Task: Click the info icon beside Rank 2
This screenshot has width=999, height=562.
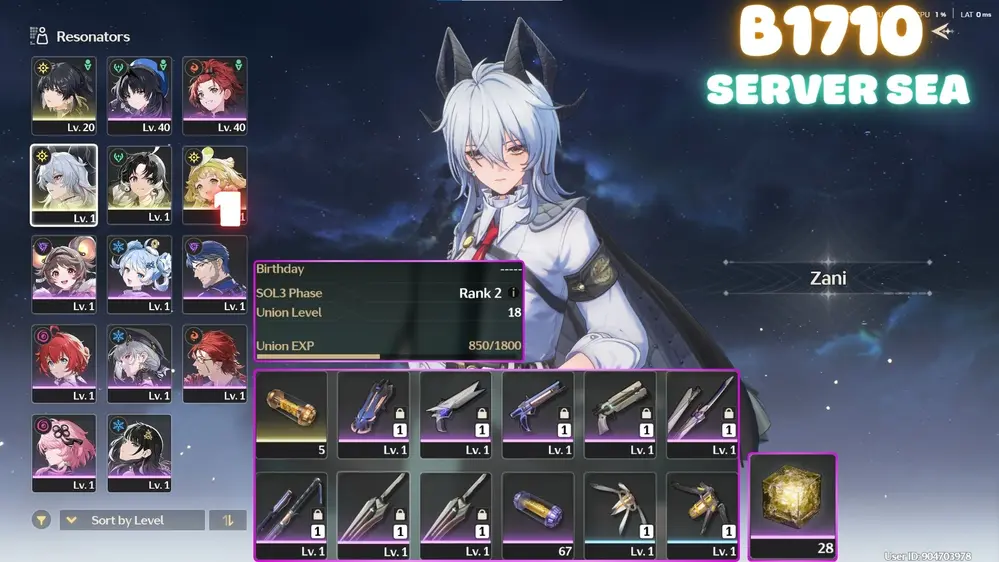Action: pyautogui.click(x=513, y=293)
